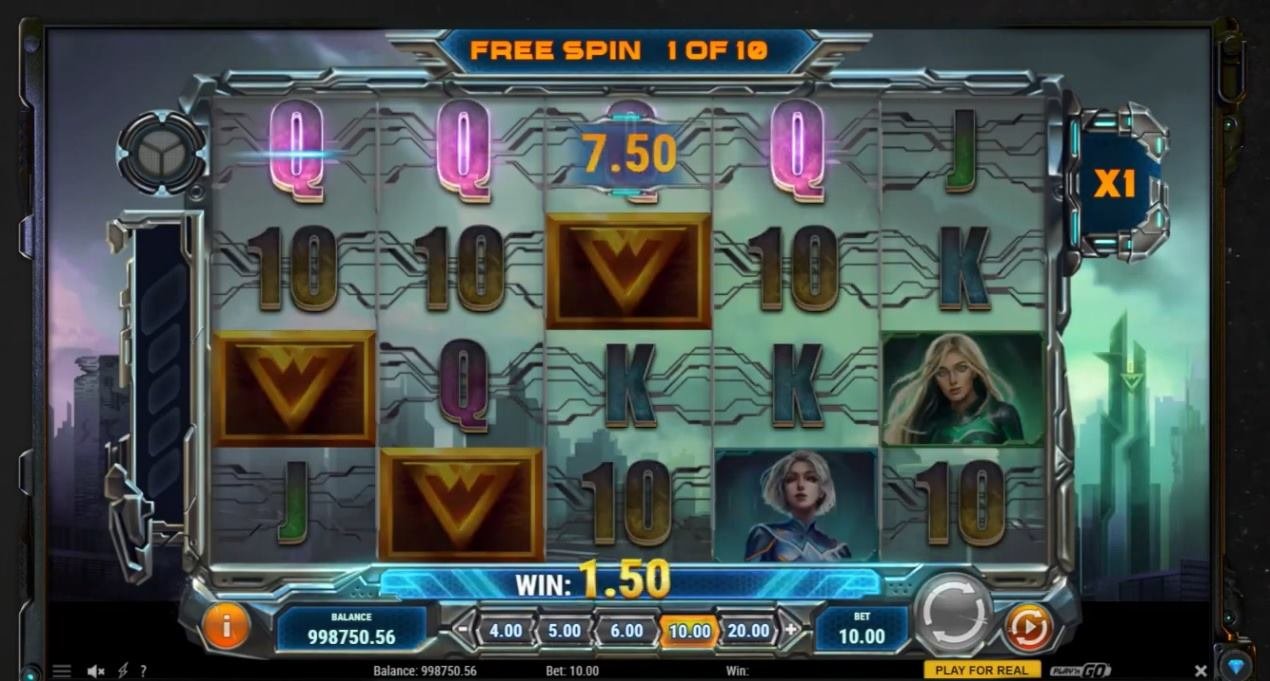Close the game with the X button
Screen dimensions: 1270x681
click(1201, 670)
